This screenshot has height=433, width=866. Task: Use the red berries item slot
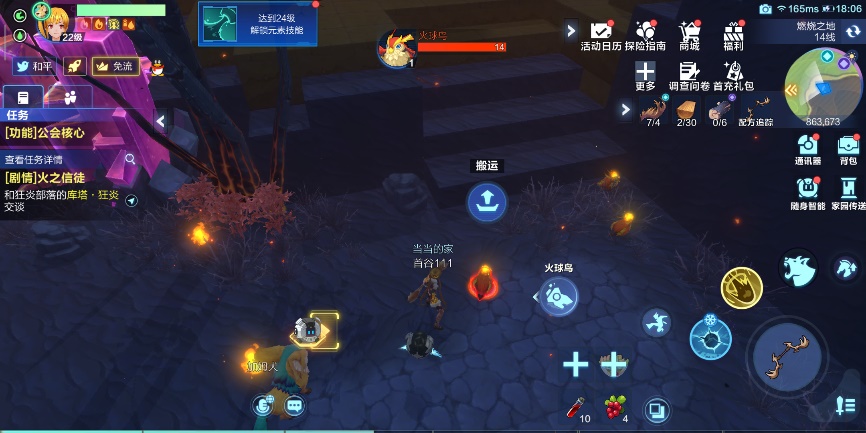[615, 405]
